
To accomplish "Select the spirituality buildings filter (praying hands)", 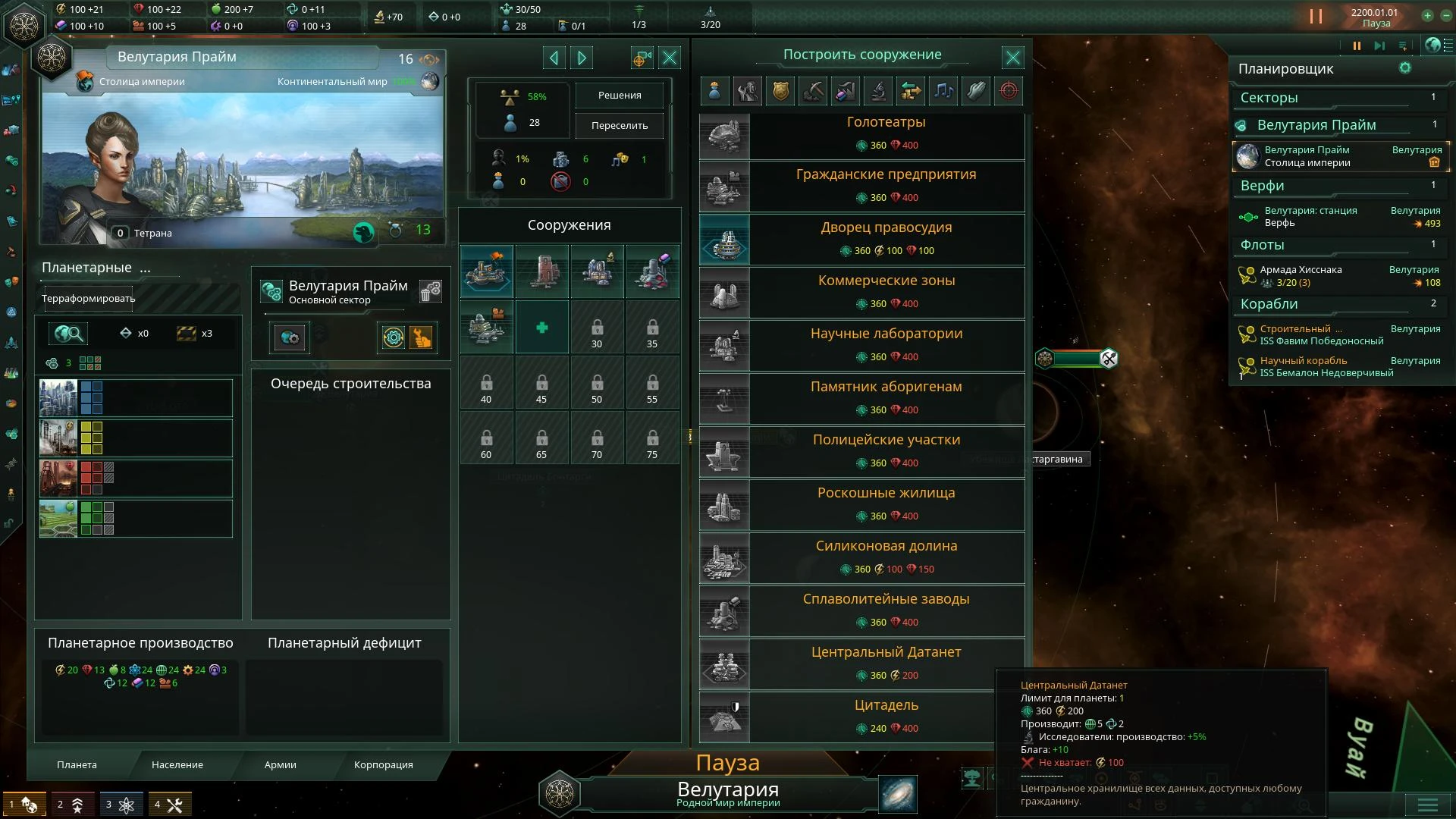I will (976, 91).
